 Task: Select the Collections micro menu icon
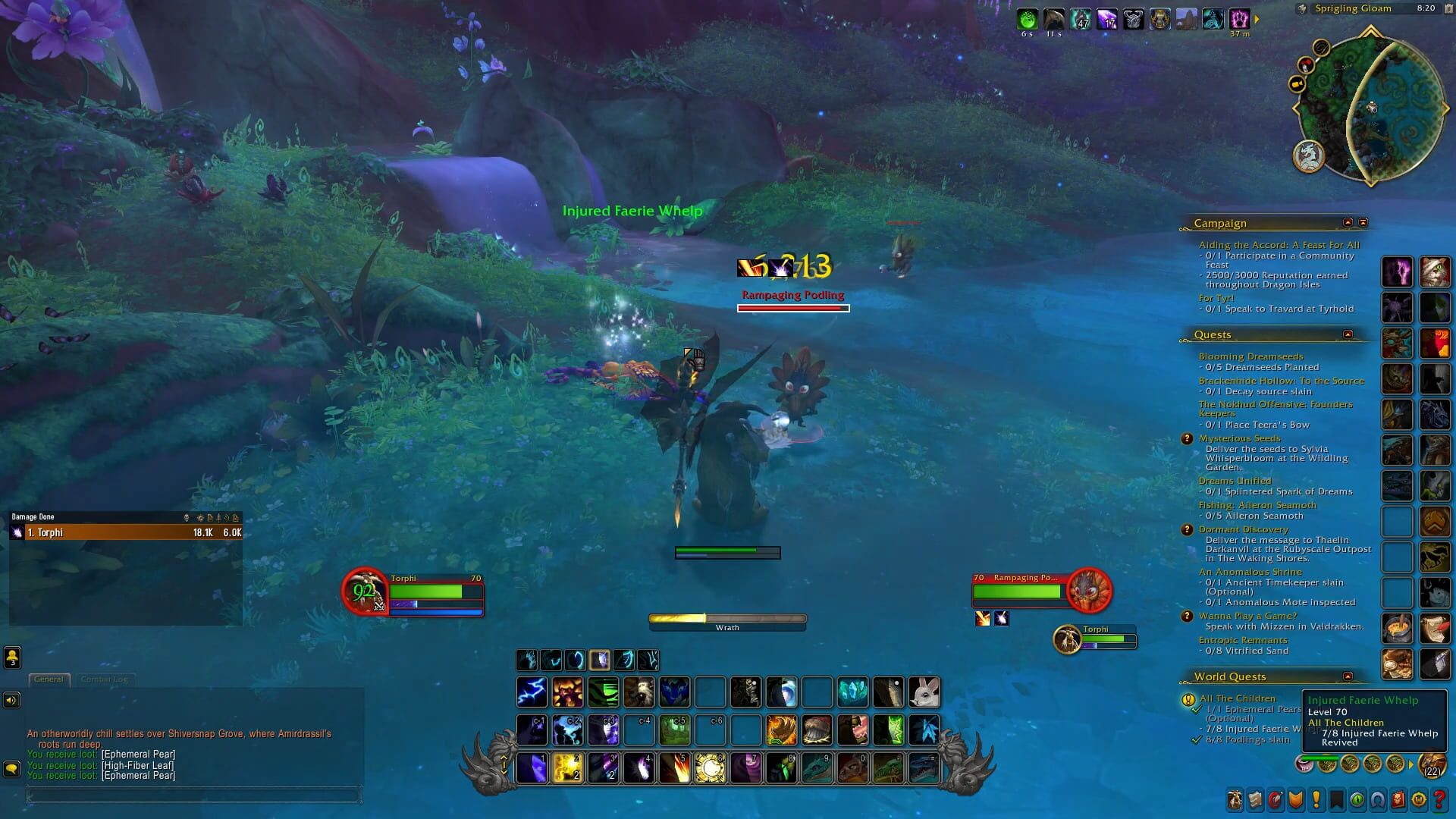pyautogui.click(x=1376, y=797)
